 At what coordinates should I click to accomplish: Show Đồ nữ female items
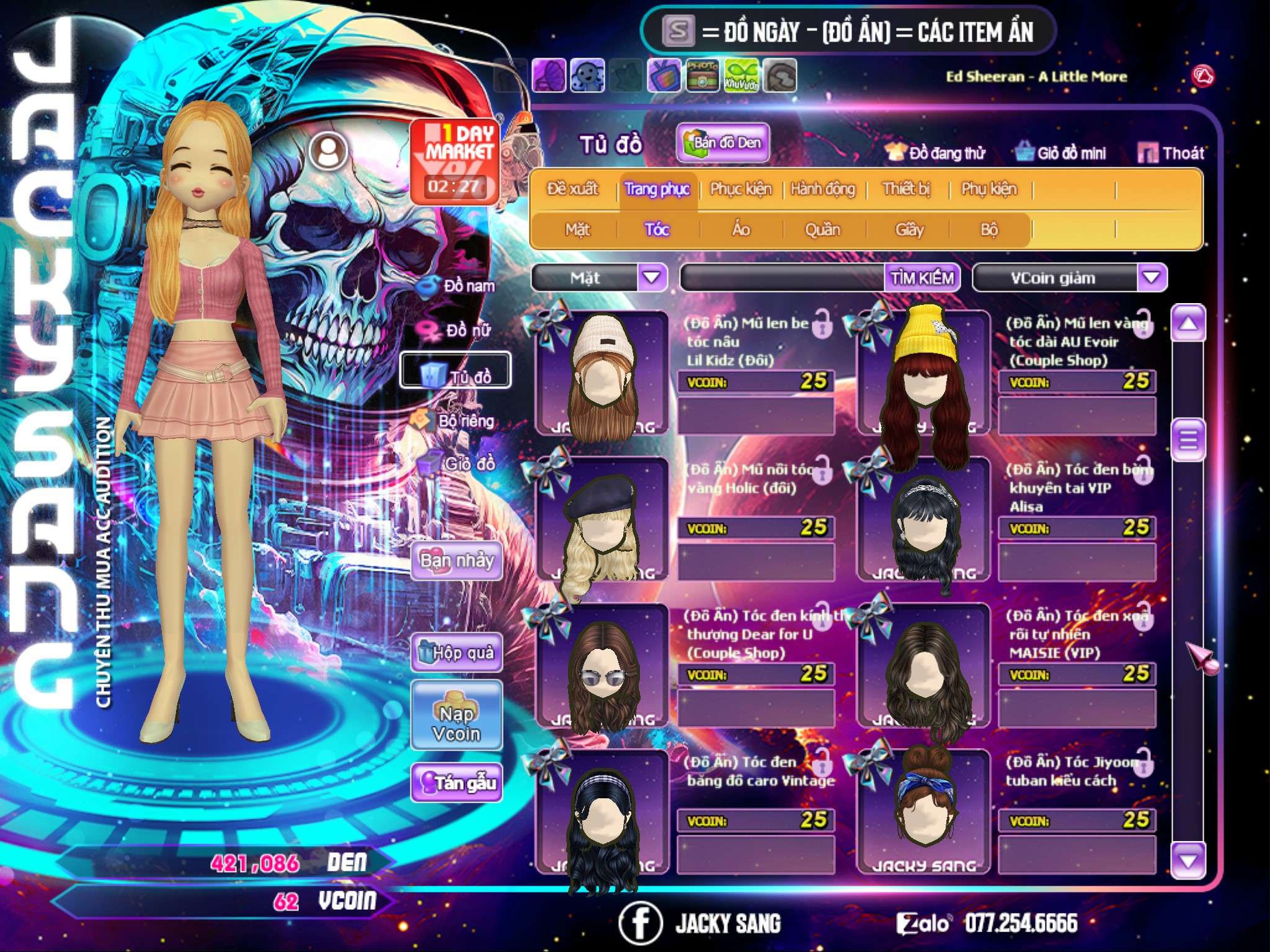click(460, 330)
